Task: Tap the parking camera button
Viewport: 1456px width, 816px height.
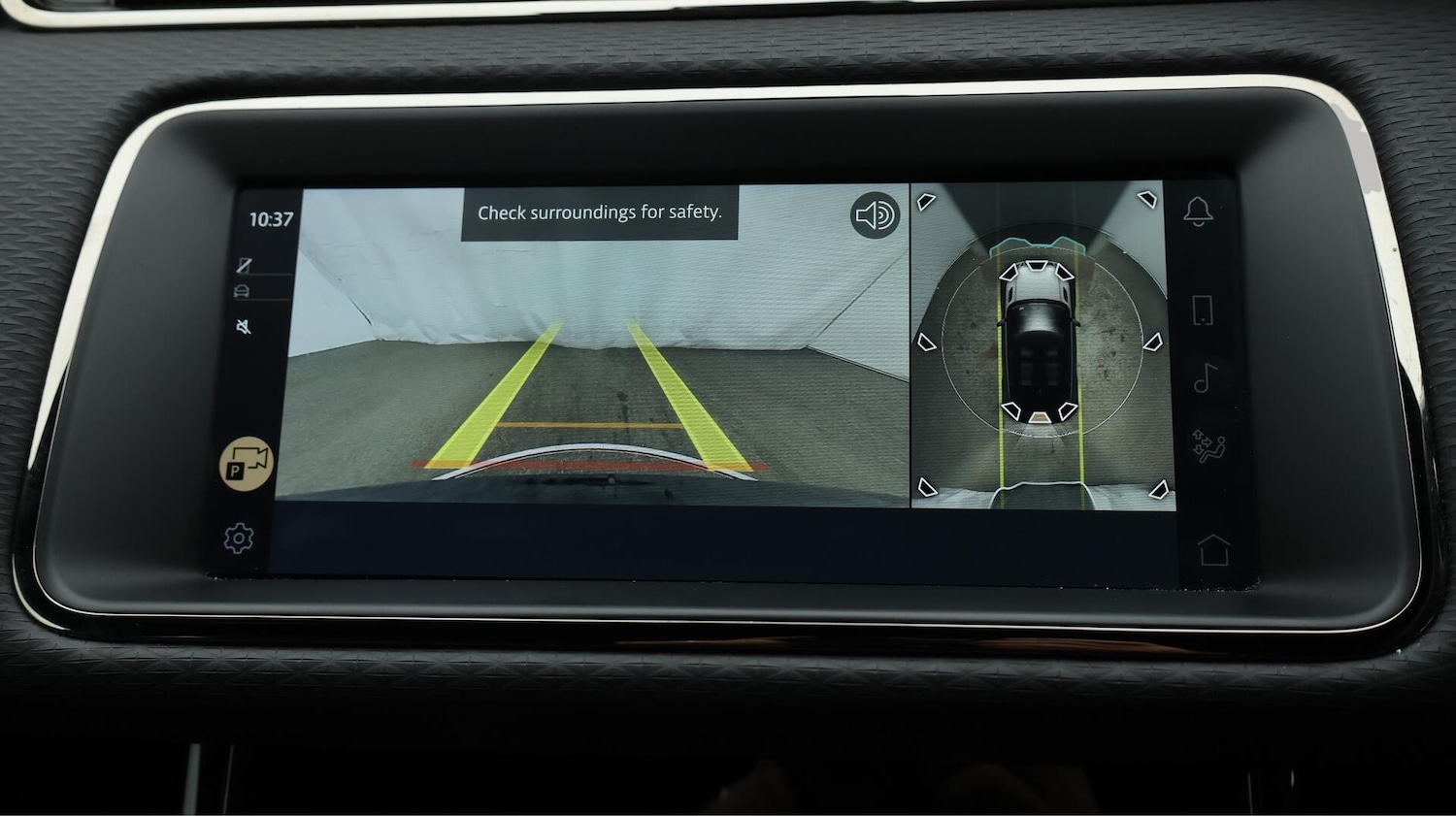Action: point(246,463)
